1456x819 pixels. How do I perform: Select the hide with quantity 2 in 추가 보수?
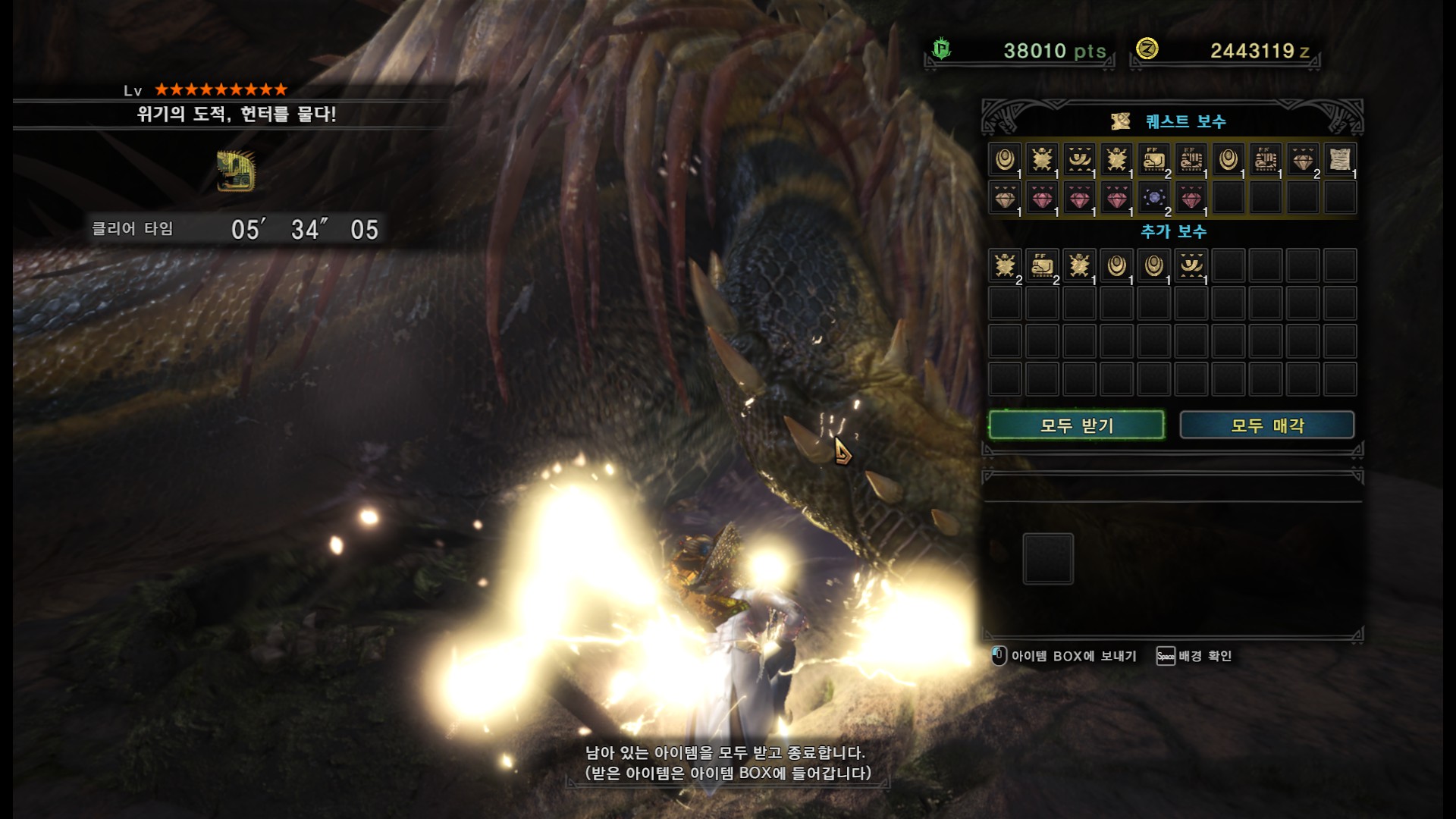coord(1006,266)
